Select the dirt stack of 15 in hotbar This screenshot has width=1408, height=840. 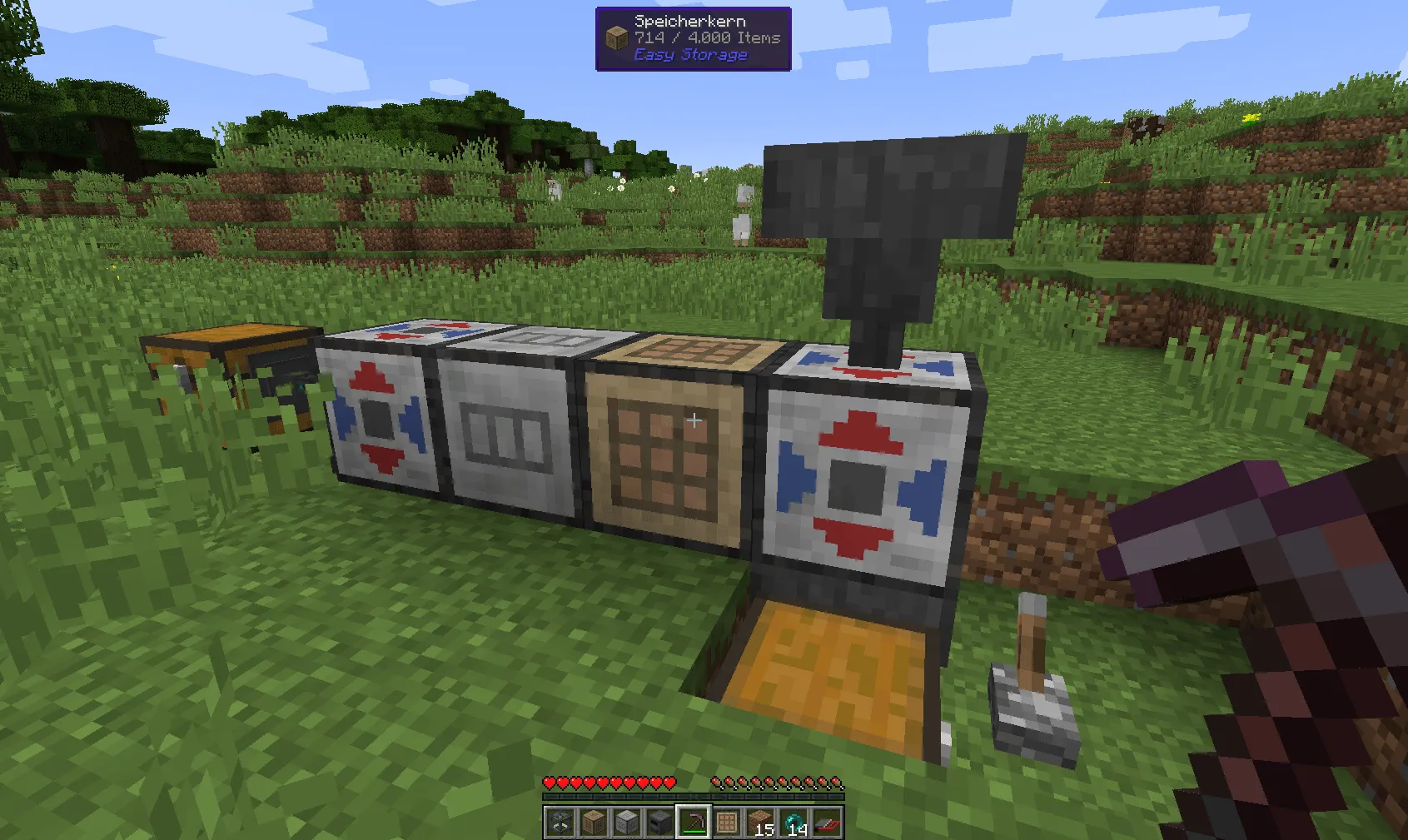coord(759,820)
